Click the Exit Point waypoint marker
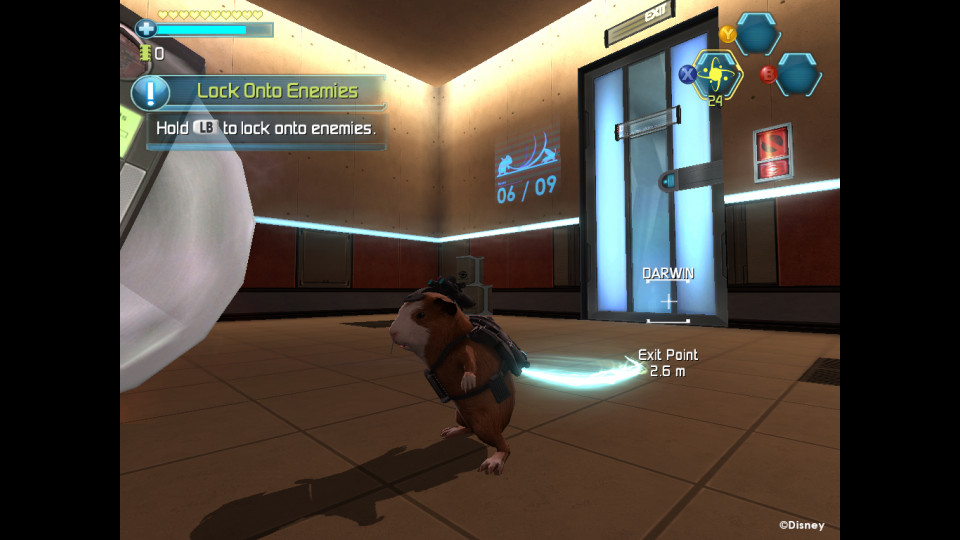 pyautogui.click(x=667, y=362)
